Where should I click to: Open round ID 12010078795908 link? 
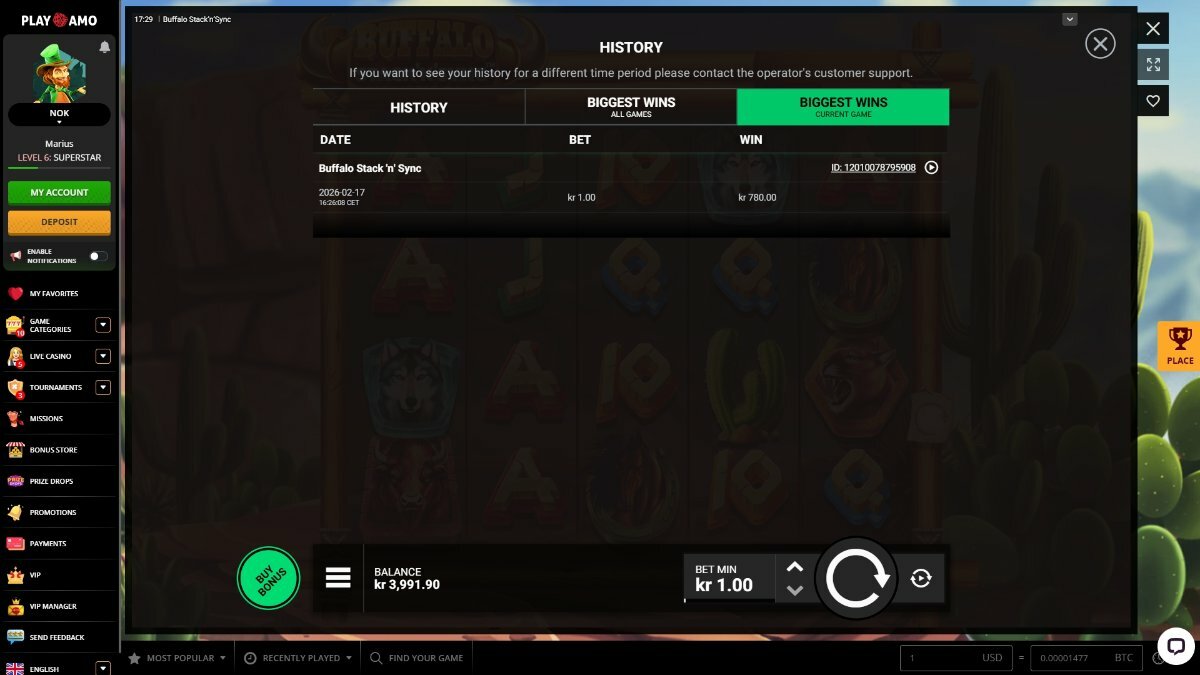[x=873, y=168]
